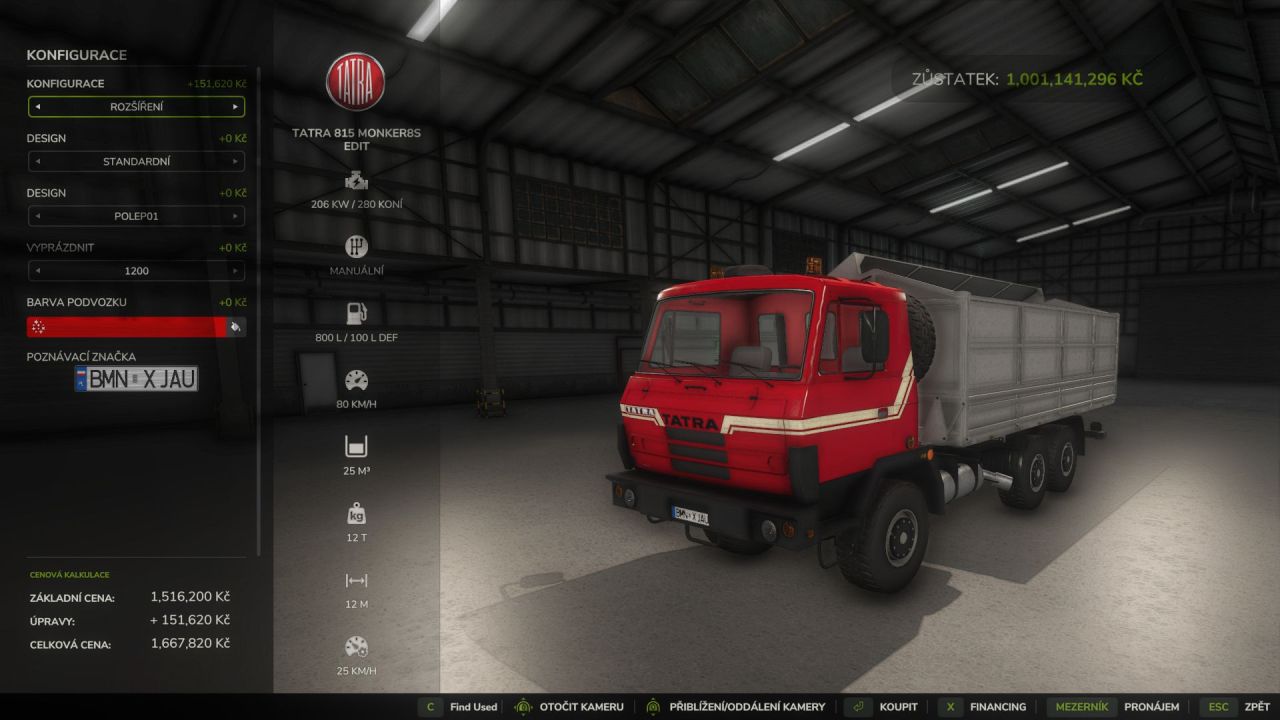Click ZPĚT to leave the configurator
This screenshot has width=1280, height=720.
[1255, 706]
